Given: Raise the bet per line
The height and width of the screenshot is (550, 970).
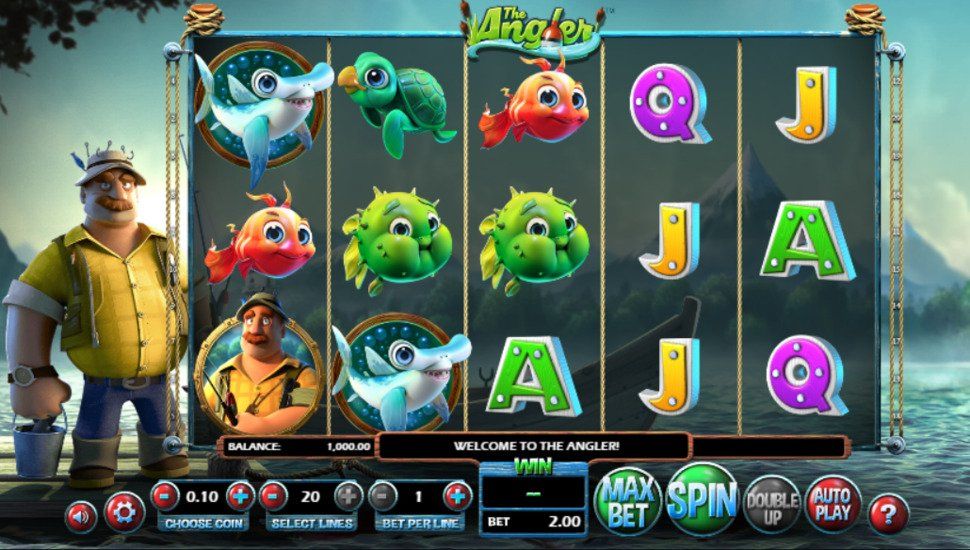Looking at the screenshot, I should (457, 496).
